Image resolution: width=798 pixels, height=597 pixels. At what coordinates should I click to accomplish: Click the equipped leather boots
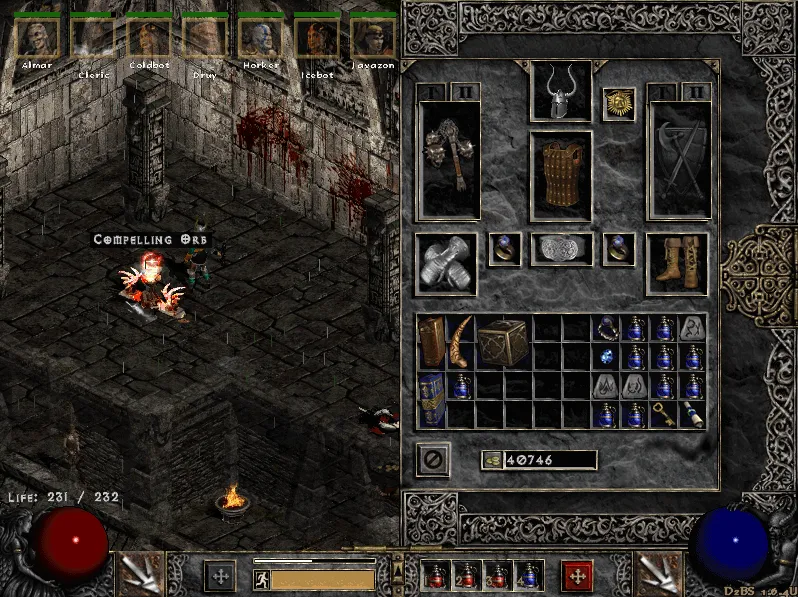pyautogui.click(x=676, y=265)
